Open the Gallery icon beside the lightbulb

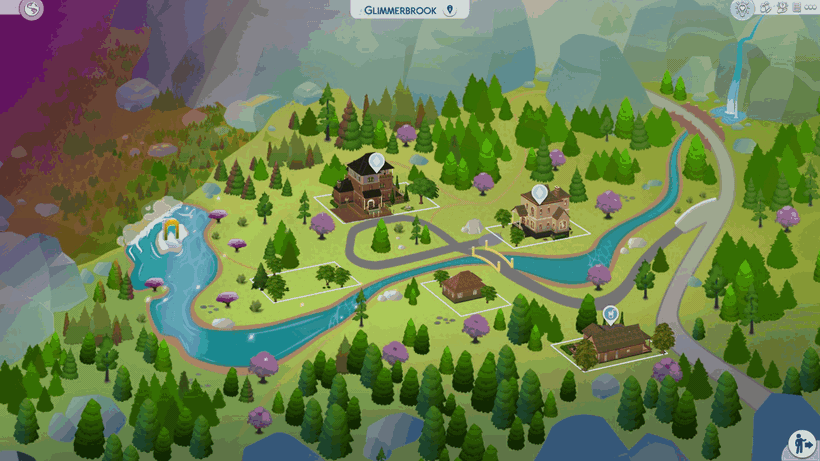pos(765,8)
